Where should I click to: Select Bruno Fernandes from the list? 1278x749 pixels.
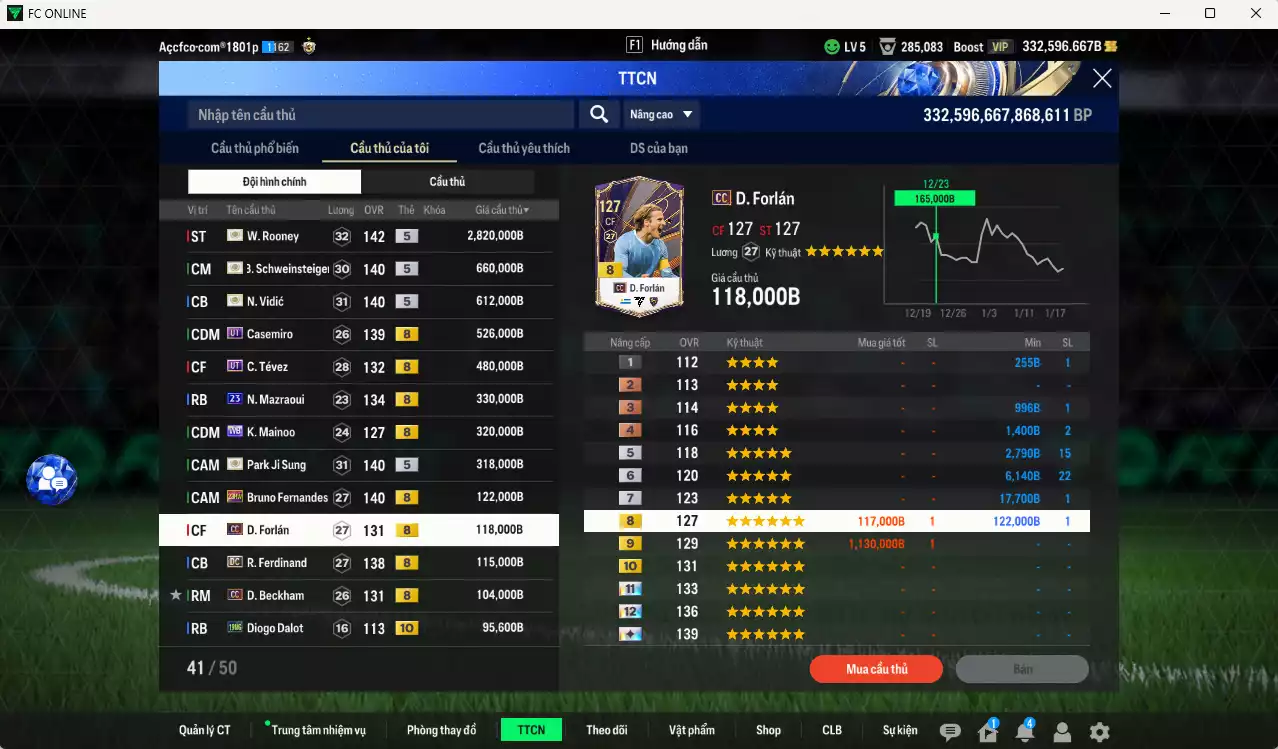click(x=358, y=497)
